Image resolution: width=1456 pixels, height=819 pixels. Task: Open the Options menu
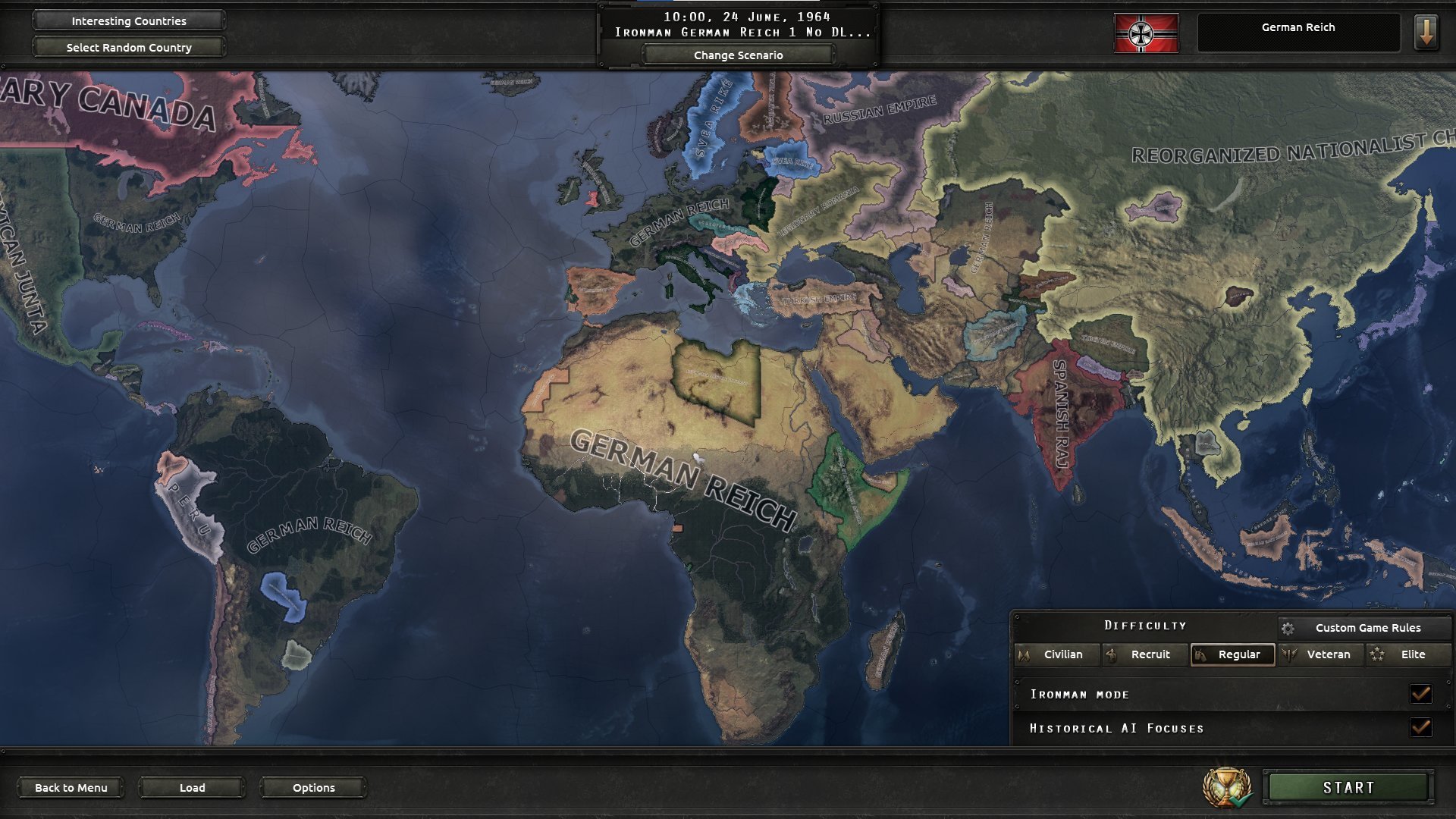(x=313, y=788)
